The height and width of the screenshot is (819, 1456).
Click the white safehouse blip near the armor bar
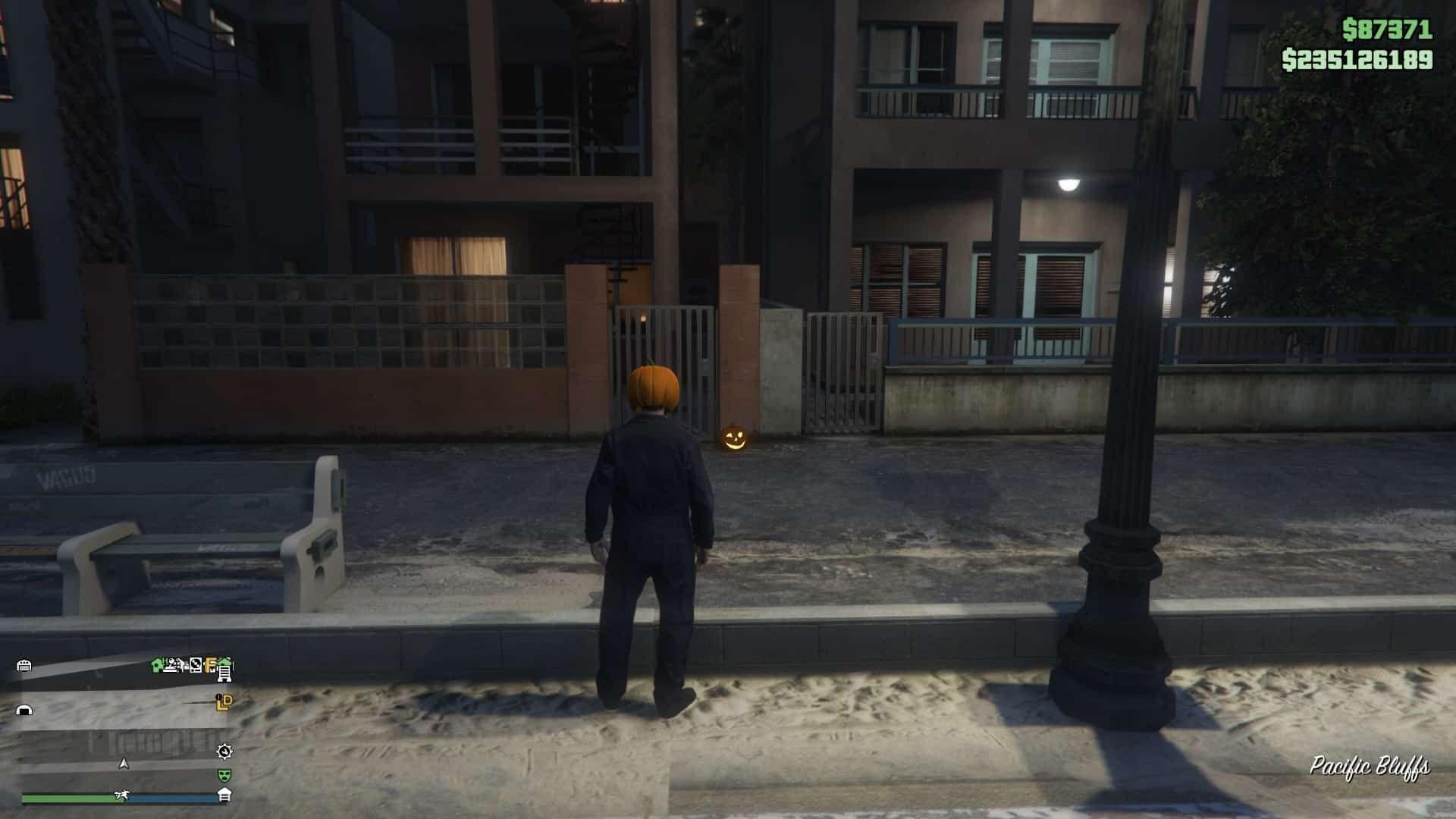(x=225, y=795)
